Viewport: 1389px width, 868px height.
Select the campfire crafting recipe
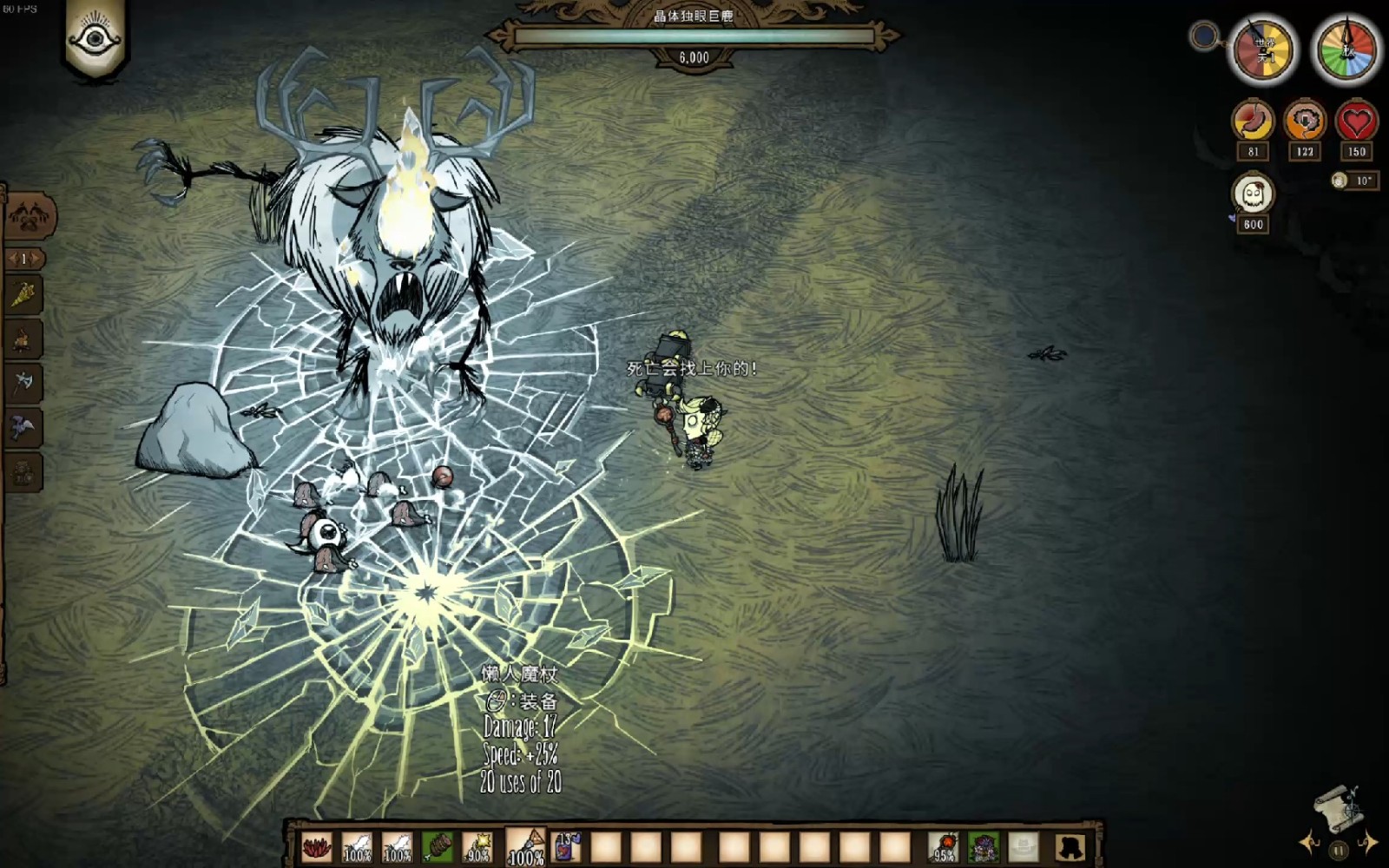point(23,338)
